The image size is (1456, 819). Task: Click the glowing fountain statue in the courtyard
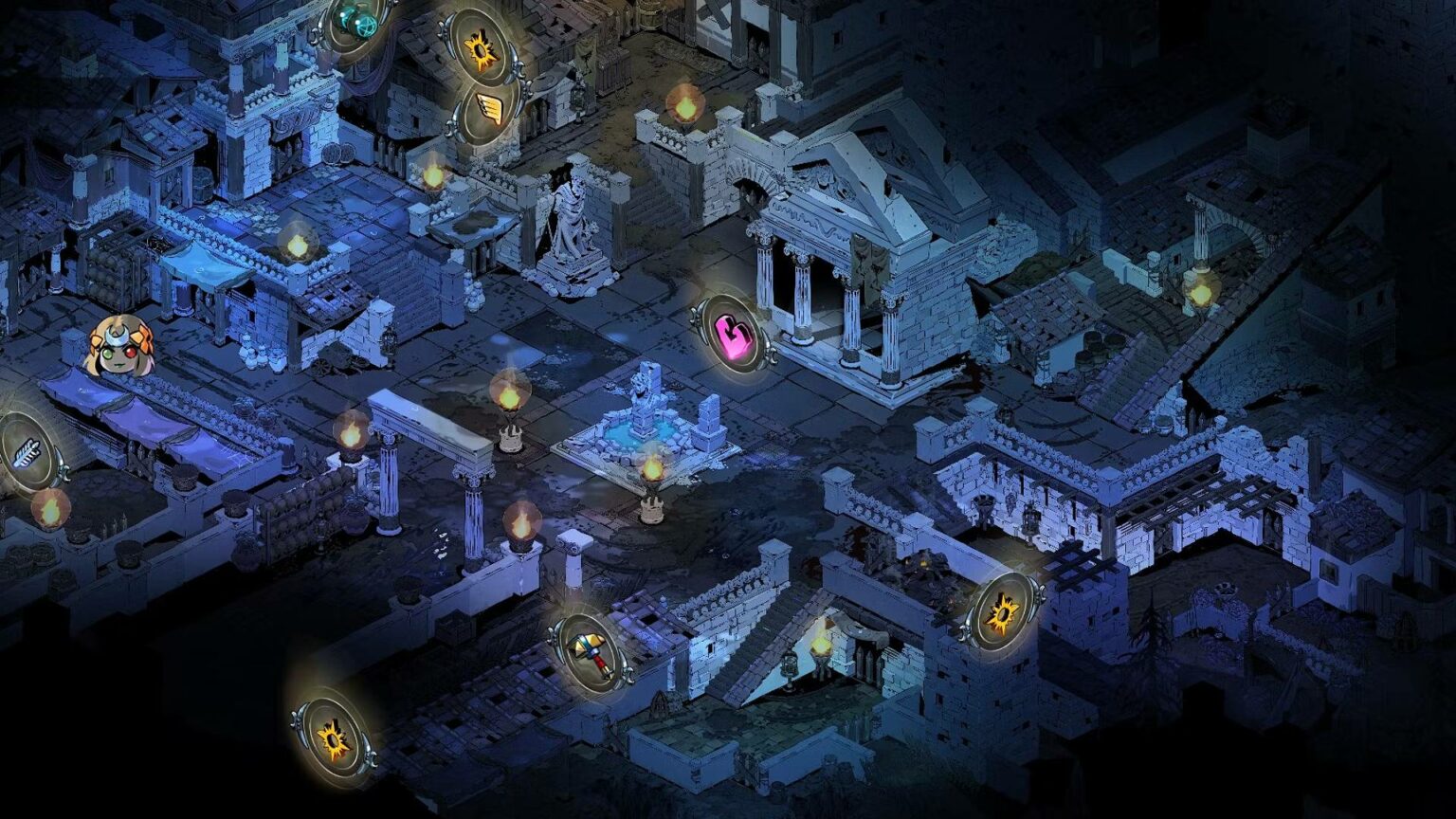click(x=645, y=408)
